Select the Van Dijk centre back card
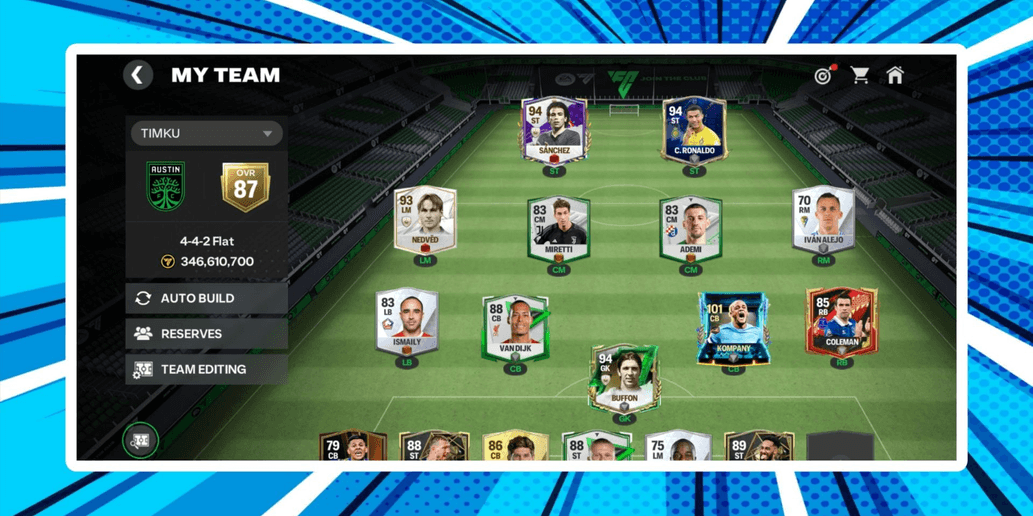The image size is (1033, 516). (x=515, y=328)
